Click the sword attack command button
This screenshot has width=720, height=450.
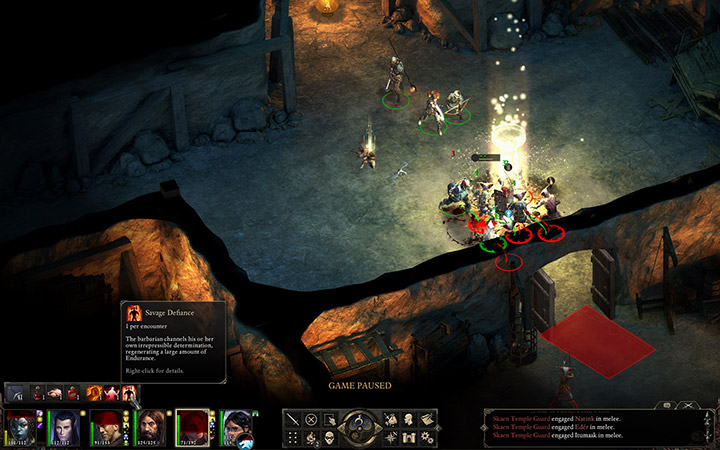point(292,419)
